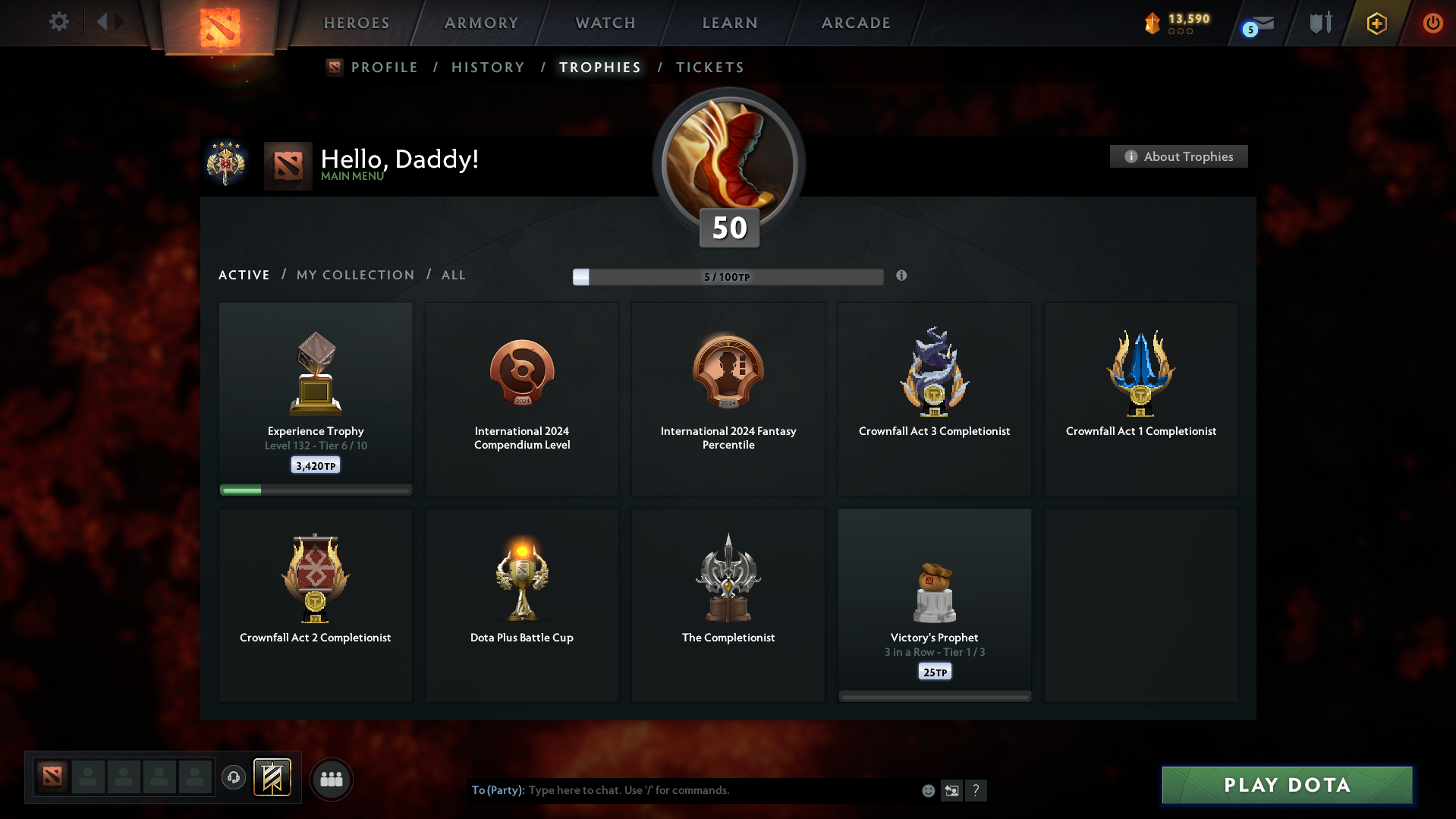Switch to the ALL trophies view

click(453, 275)
